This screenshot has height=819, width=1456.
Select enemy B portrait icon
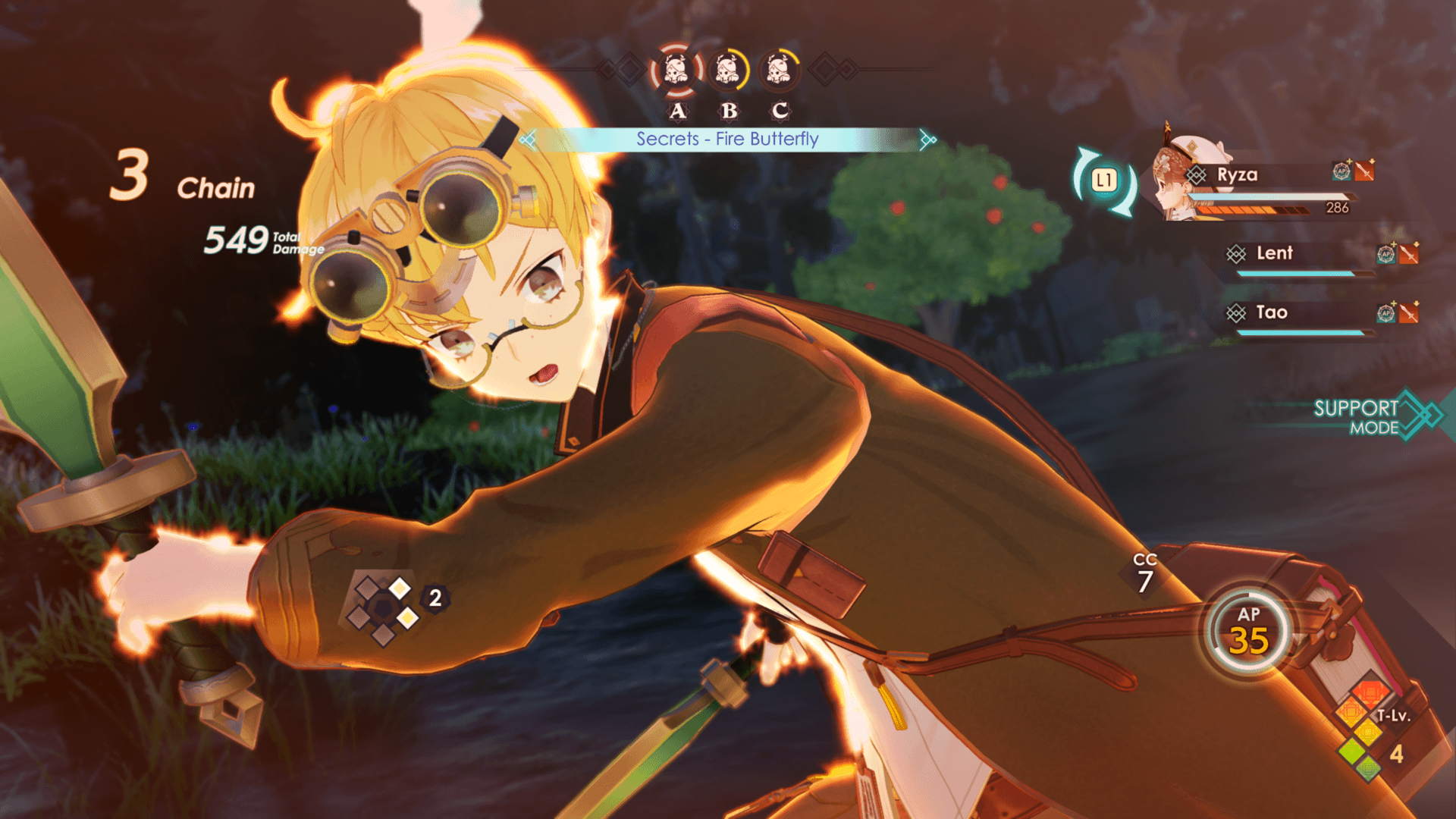click(728, 71)
